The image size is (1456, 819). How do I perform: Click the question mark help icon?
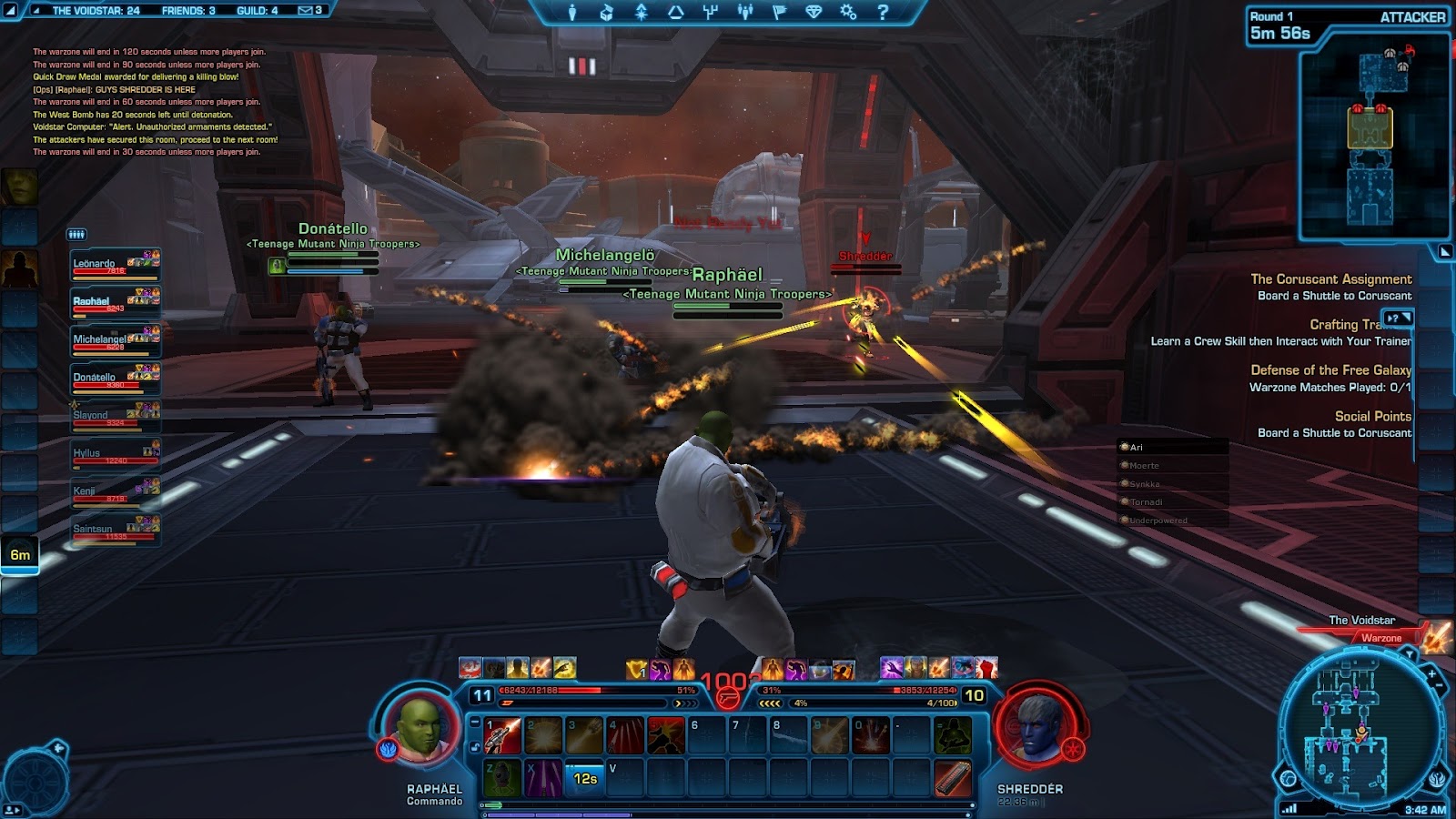tap(882, 13)
